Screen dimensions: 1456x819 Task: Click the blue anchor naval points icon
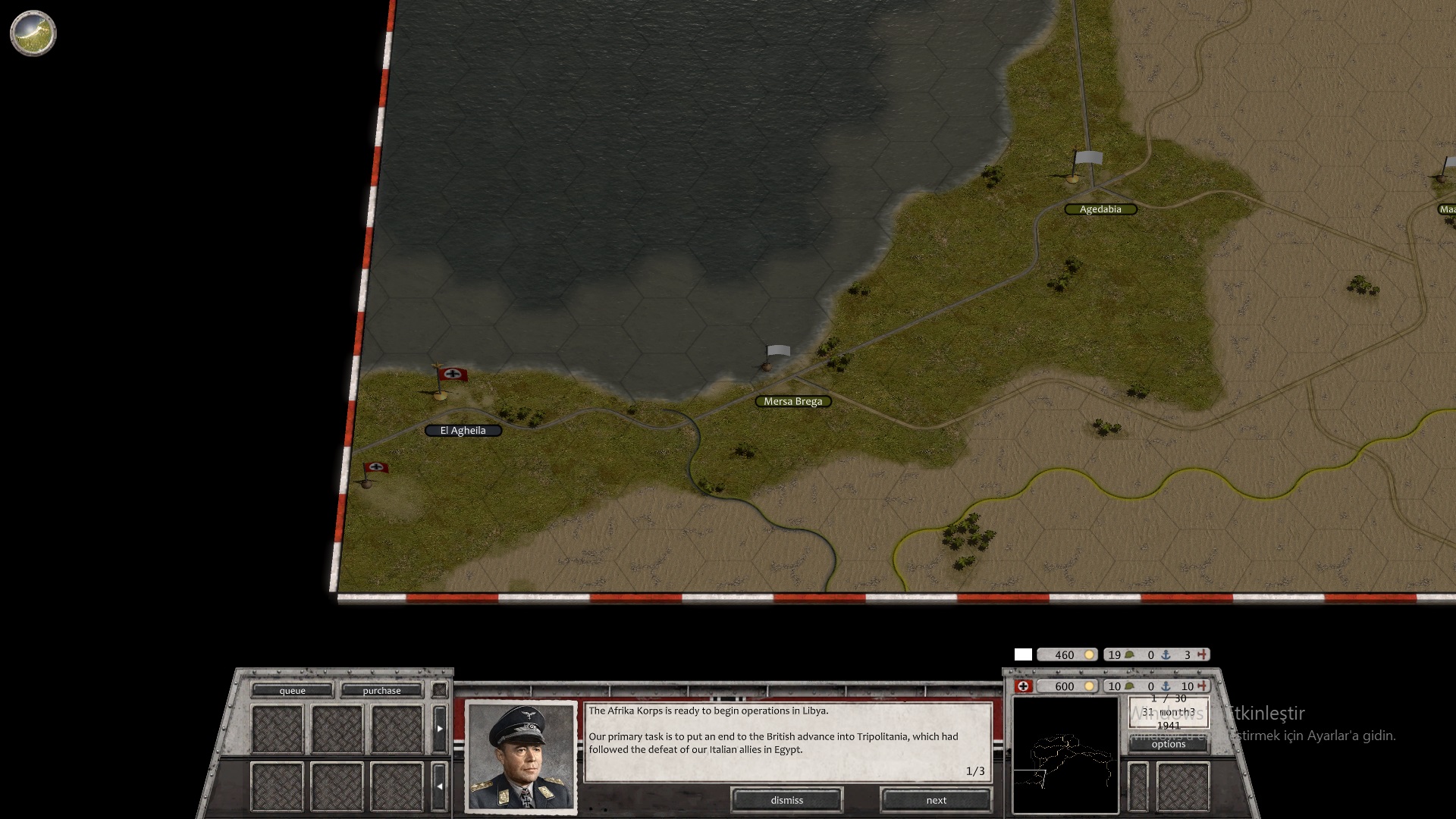pos(1166,686)
